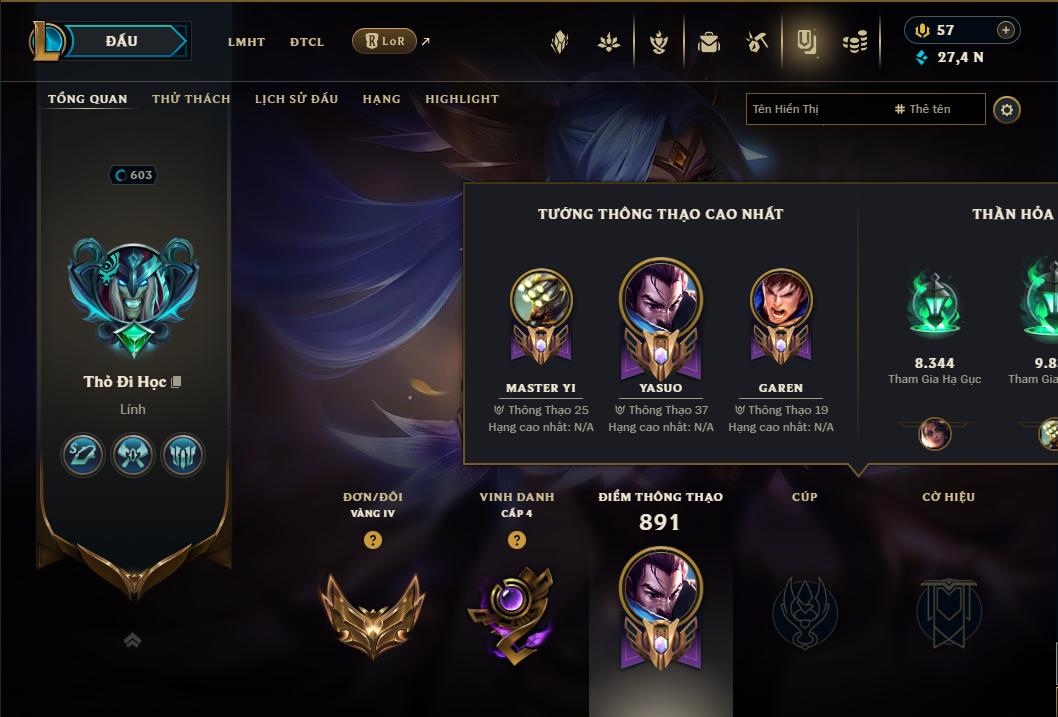Image resolution: width=1058 pixels, height=717 pixels.
Task: Open the backpack collection icon
Action: point(709,42)
